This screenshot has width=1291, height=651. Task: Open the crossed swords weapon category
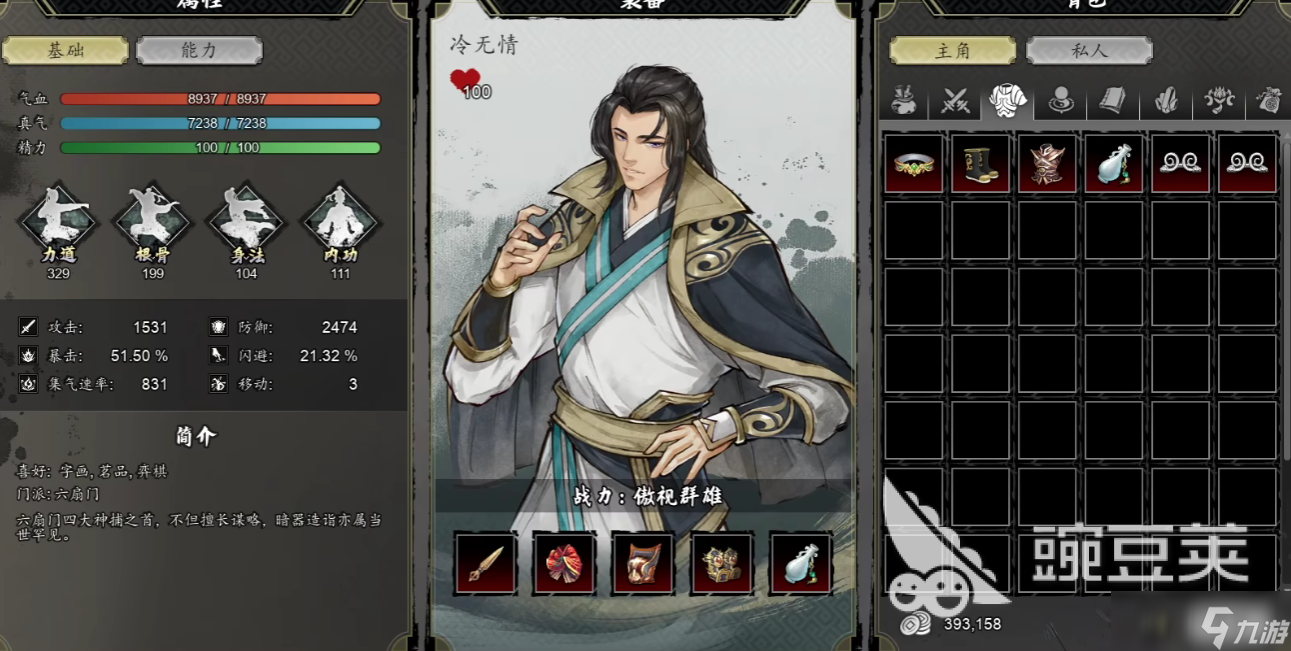click(956, 100)
